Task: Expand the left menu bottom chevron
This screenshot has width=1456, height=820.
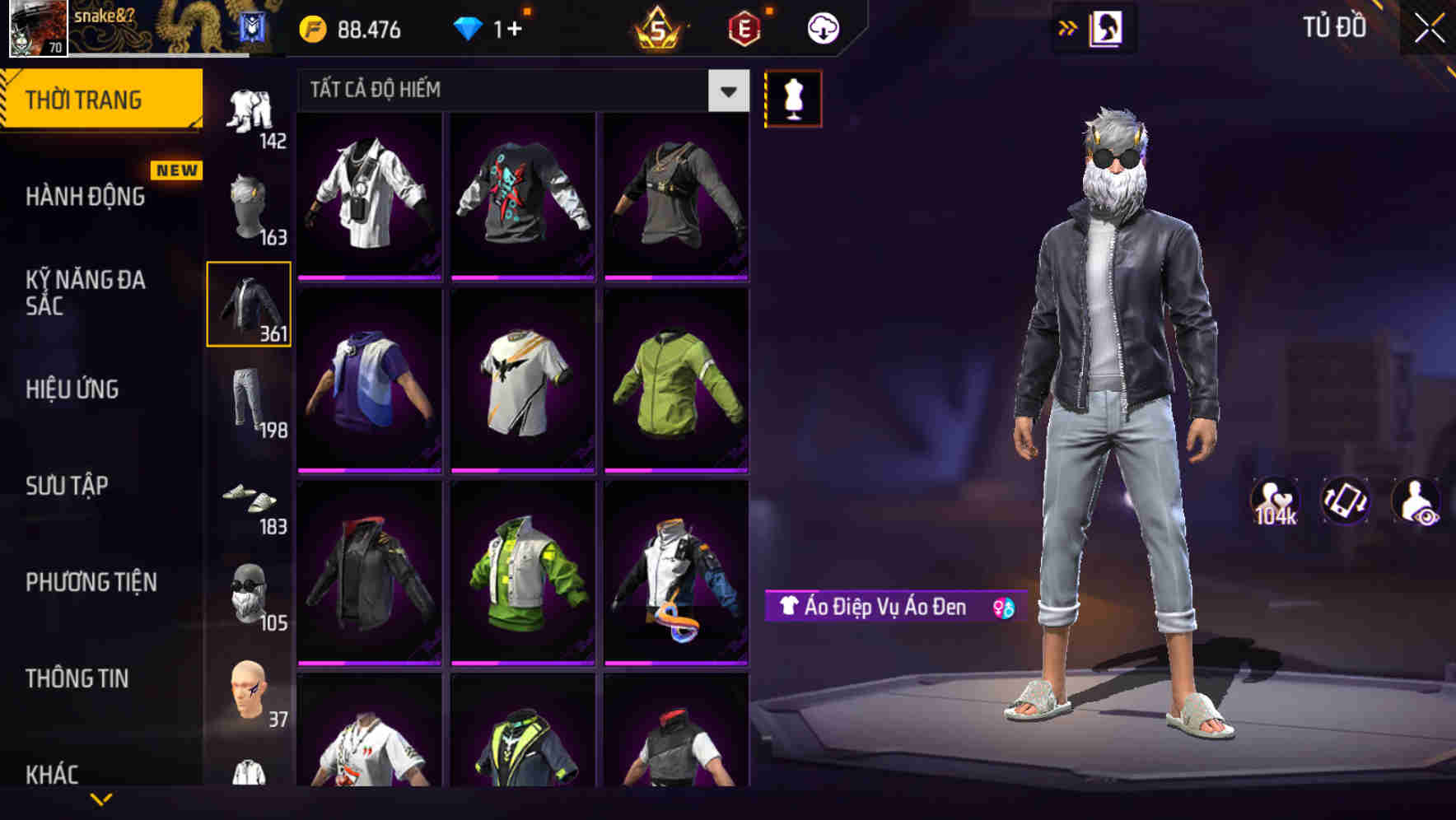Action: tap(101, 800)
